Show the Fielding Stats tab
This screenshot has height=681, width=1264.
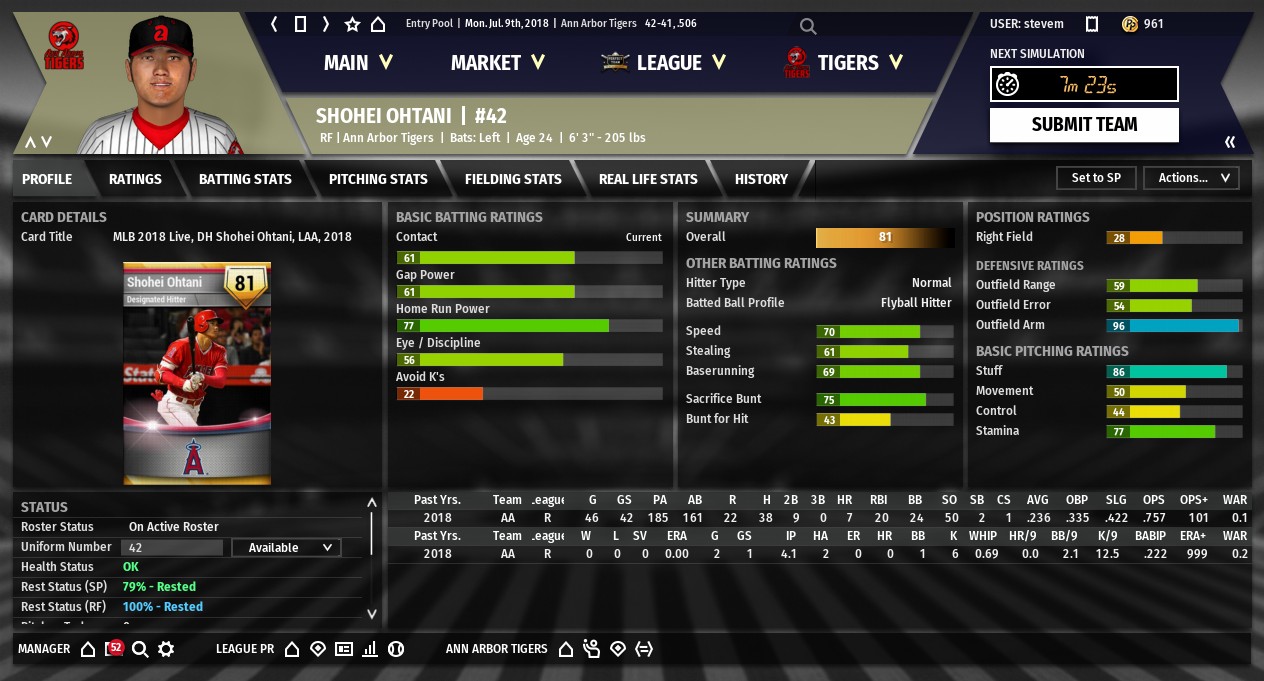[513, 179]
